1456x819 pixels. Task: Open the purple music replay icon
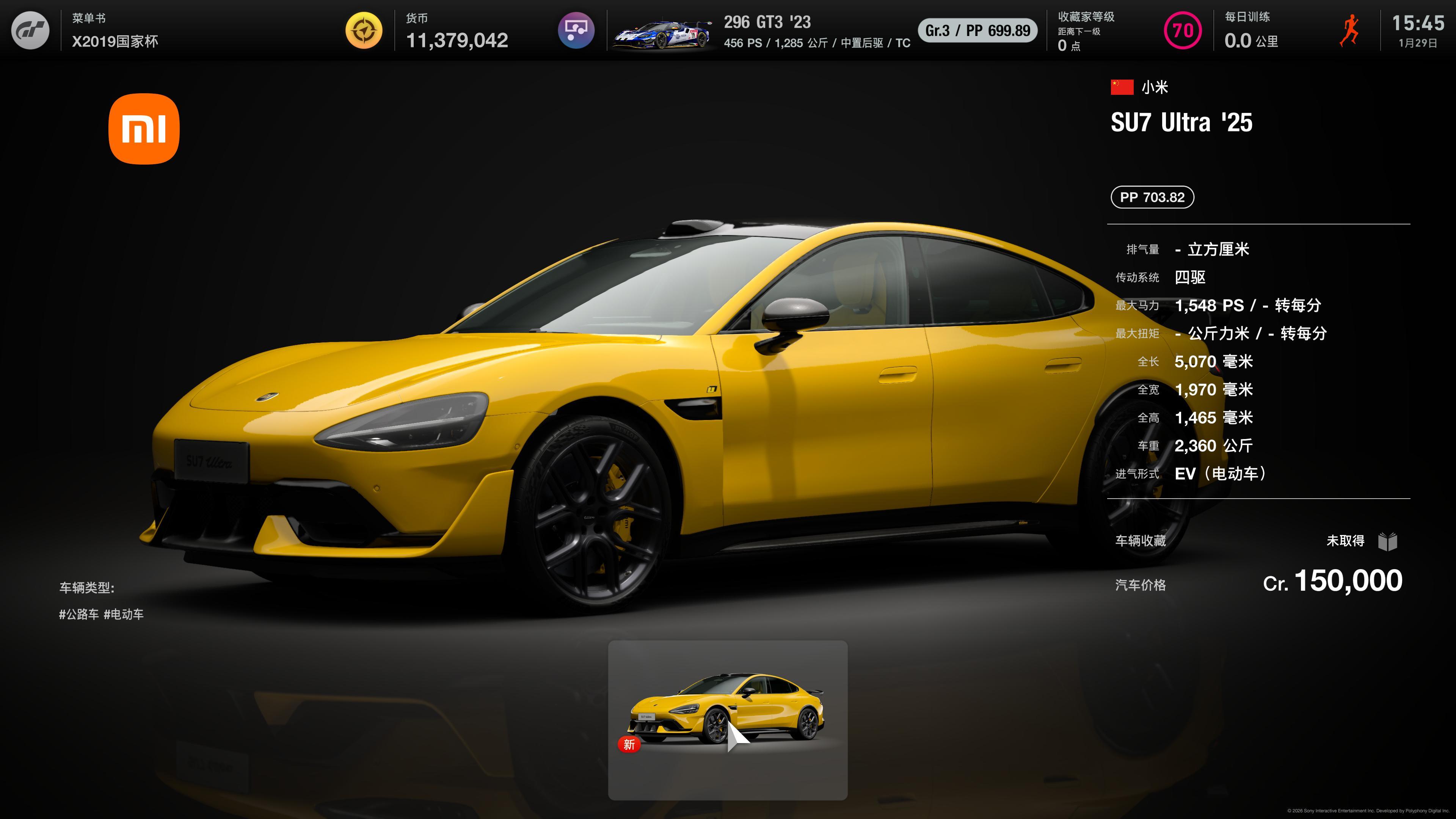click(576, 30)
